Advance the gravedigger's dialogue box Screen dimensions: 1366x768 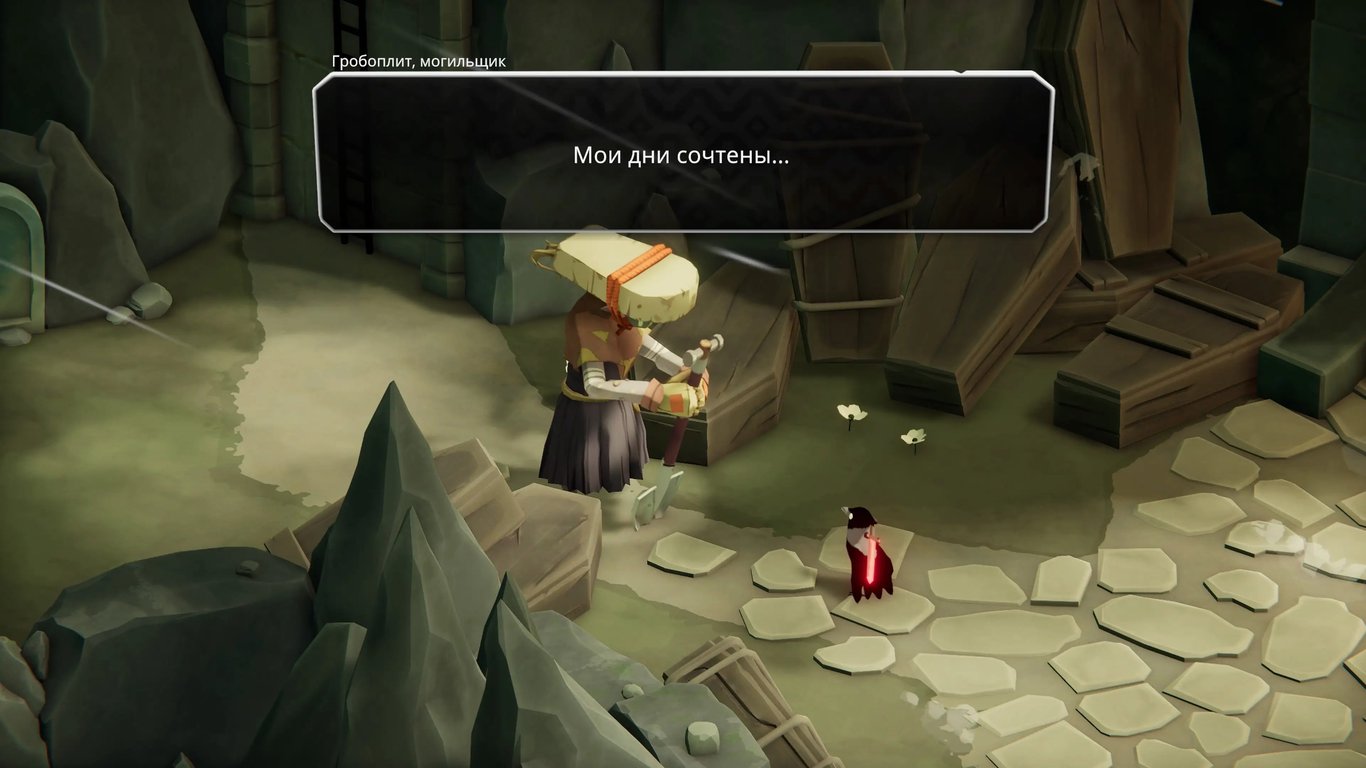(683, 153)
